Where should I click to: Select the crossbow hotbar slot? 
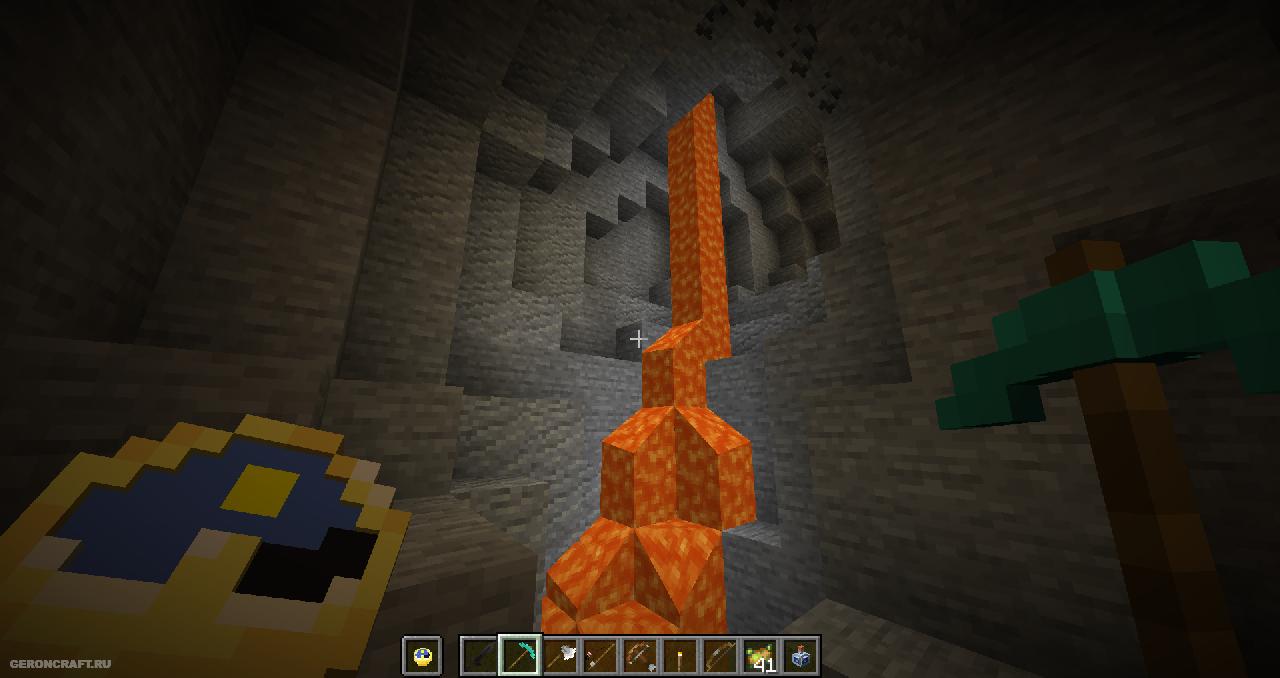(640, 656)
